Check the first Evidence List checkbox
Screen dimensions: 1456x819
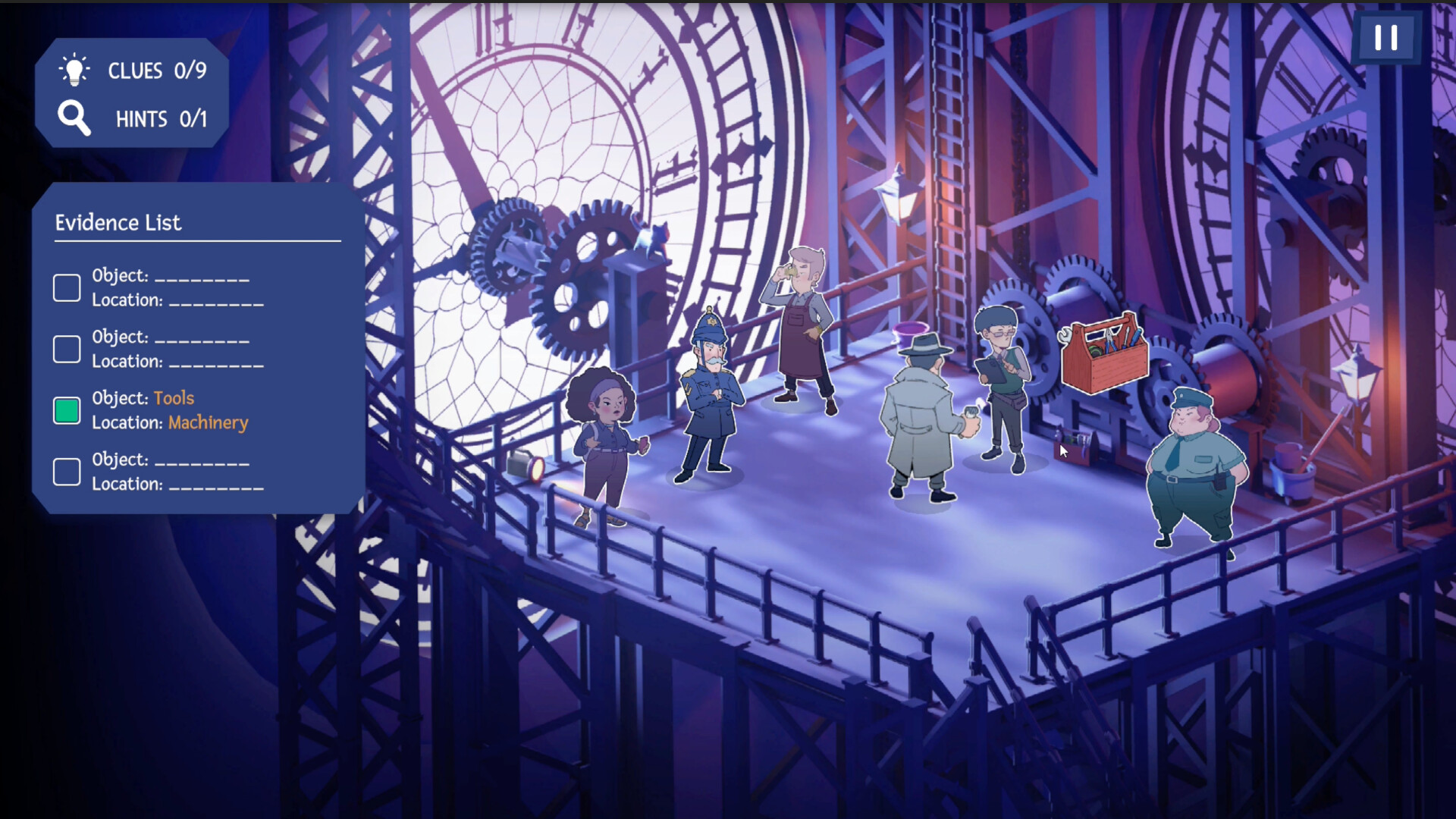tap(66, 287)
